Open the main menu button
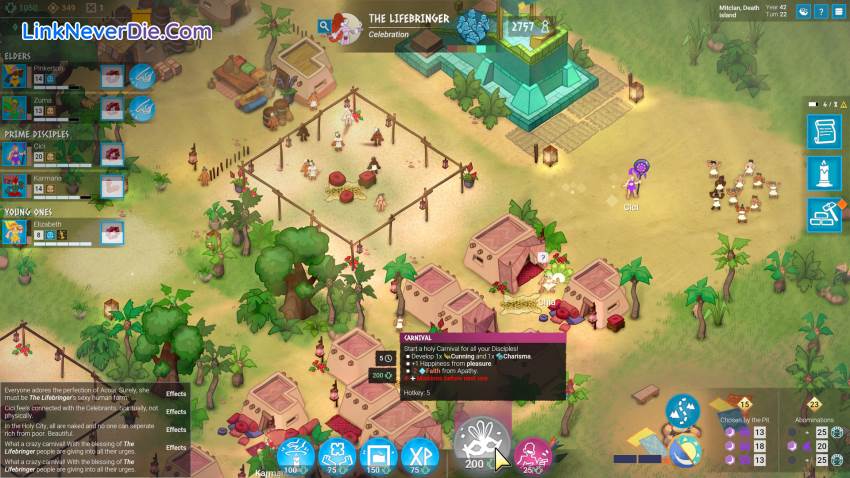Viewport: 850px width, 478px height. [x=838, y=12]
